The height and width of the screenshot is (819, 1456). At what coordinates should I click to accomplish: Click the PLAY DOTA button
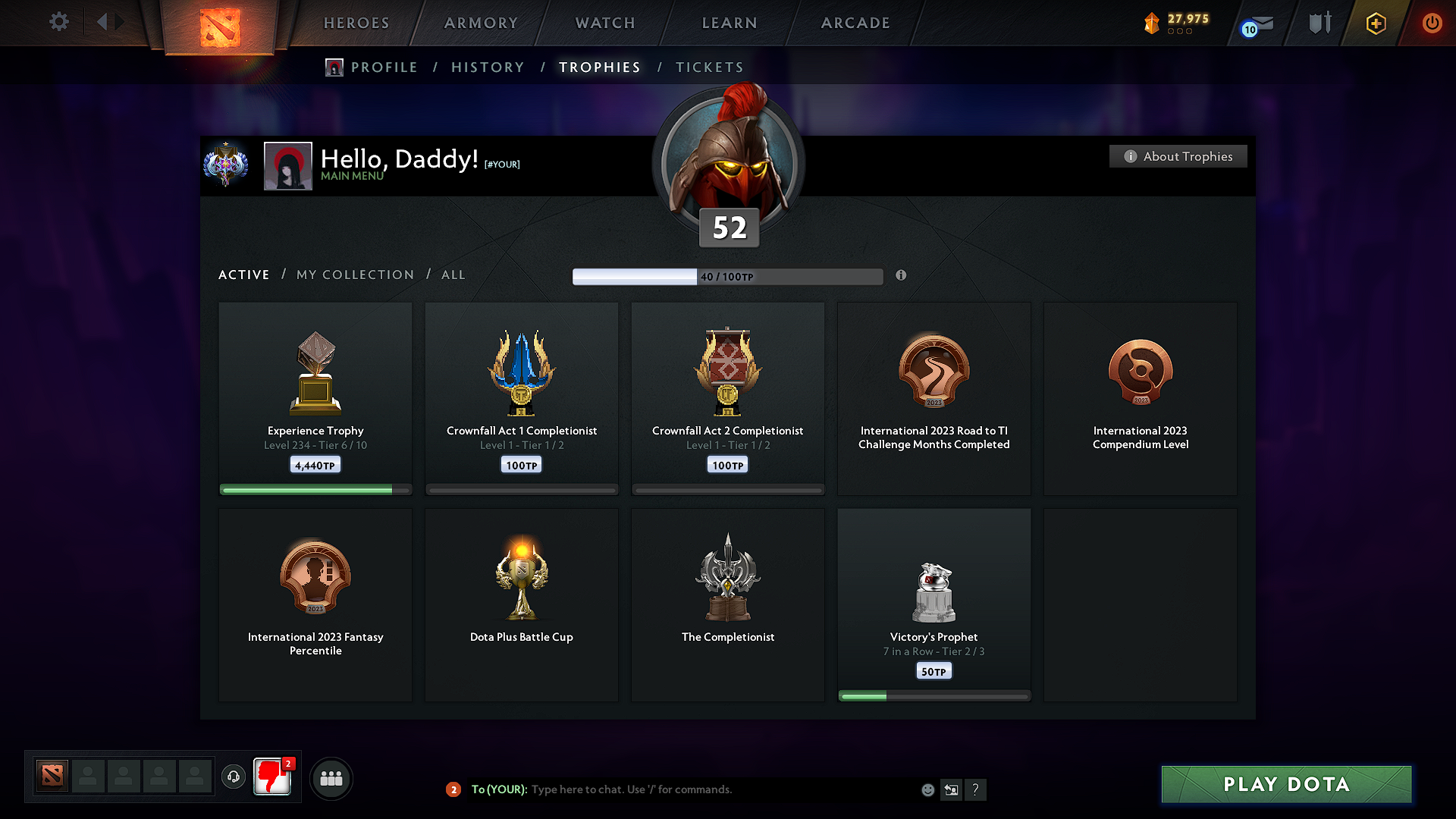pos(1286,784)
